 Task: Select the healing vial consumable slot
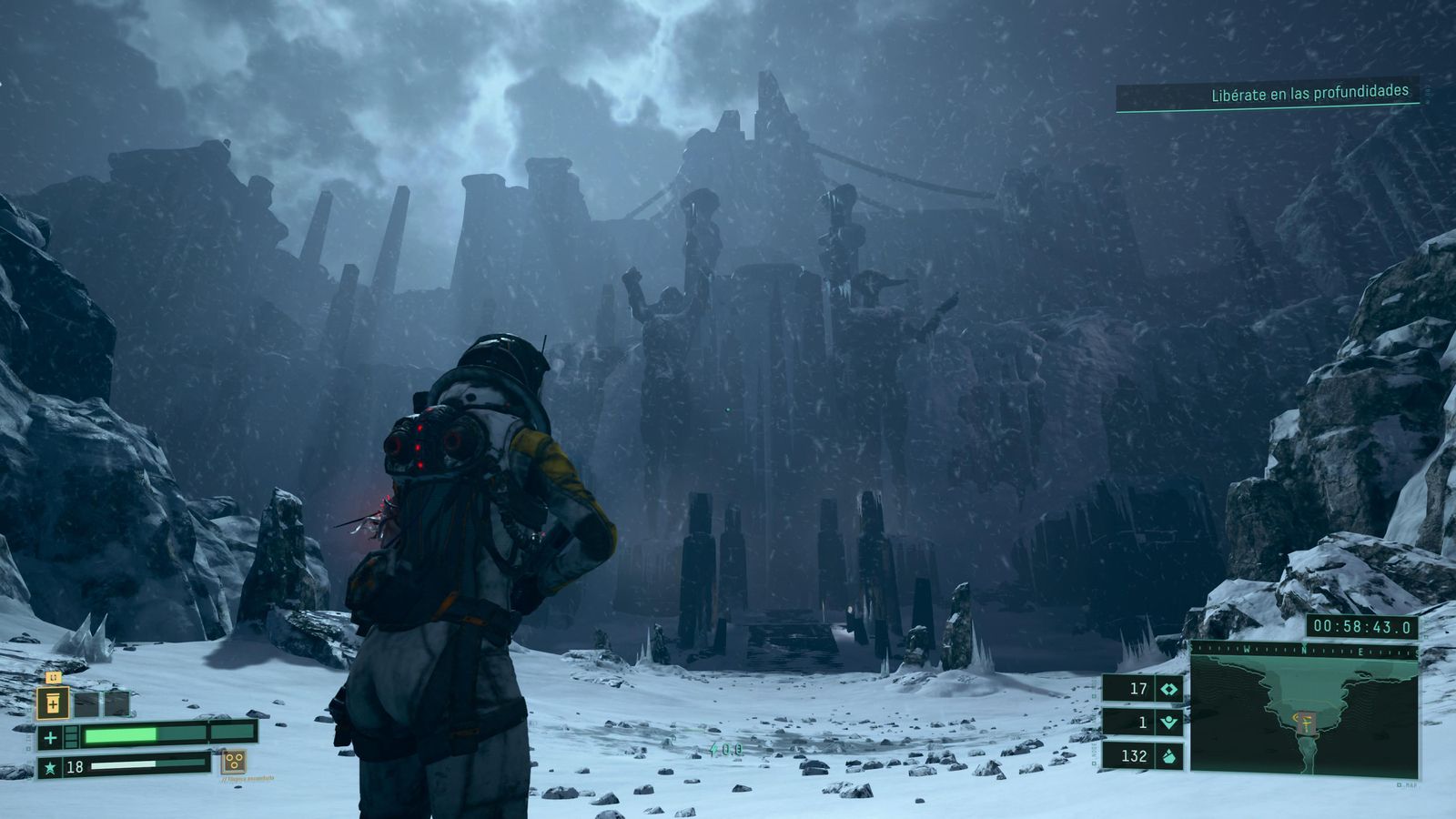53,703
